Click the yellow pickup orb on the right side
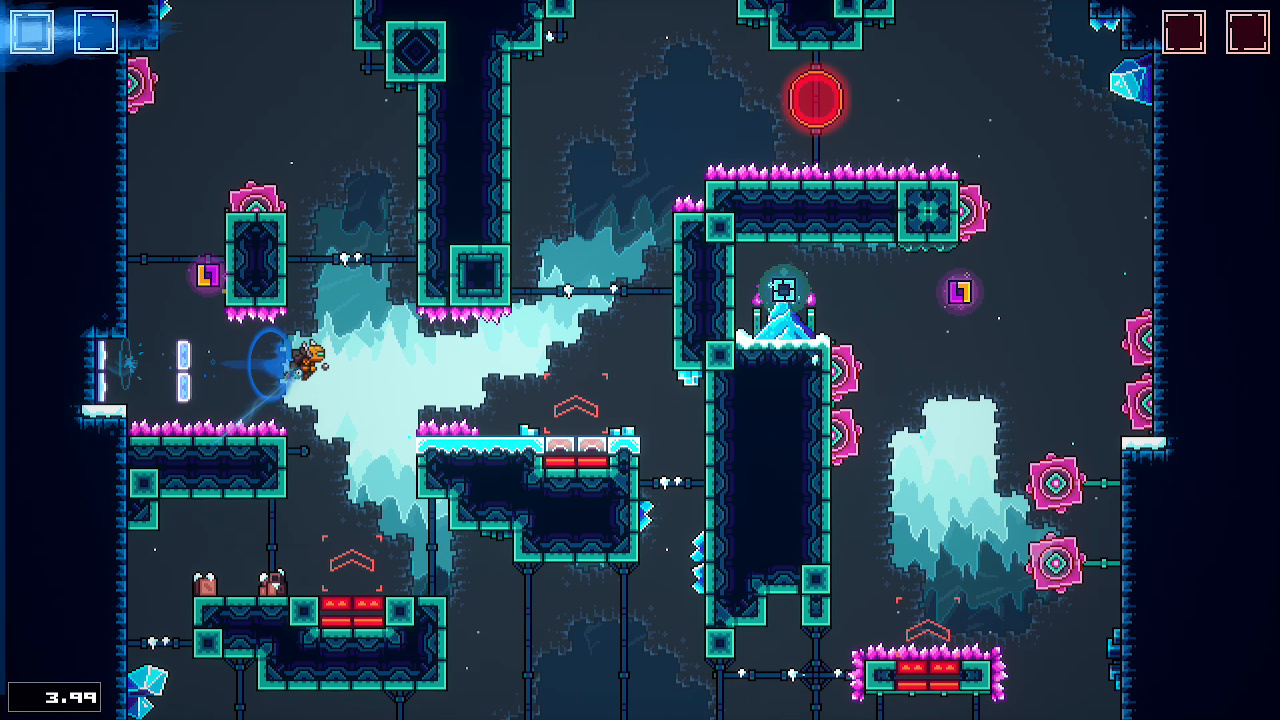Screen dimensions: 1280x720 (x=958, y=292)
